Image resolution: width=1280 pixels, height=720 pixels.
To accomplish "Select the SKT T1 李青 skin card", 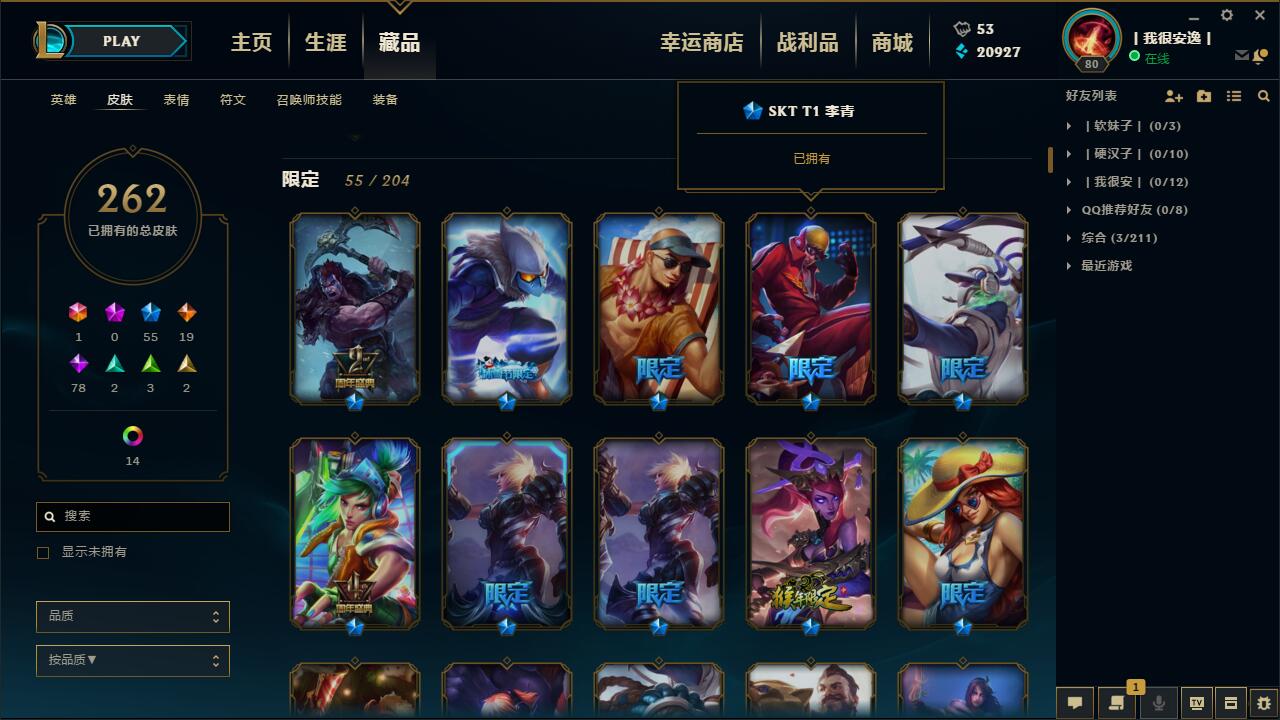I will click(x=811, y=310).
